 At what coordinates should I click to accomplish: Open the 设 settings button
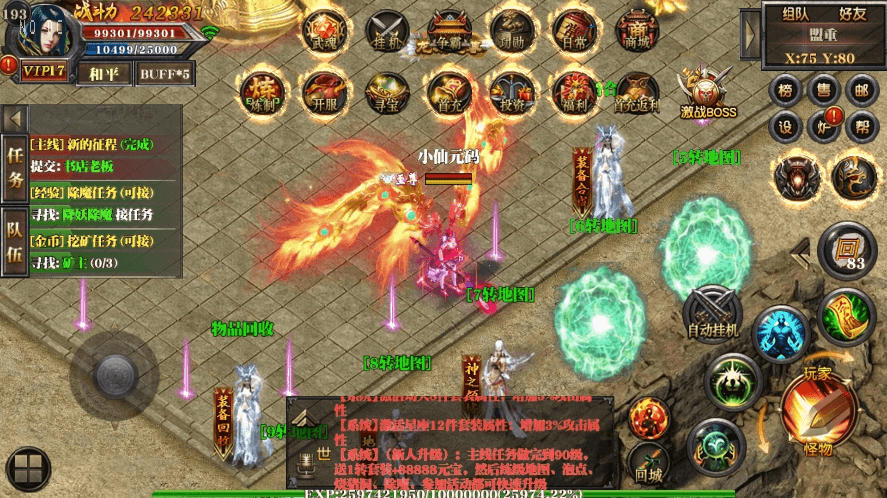pyautogui.click(x=786, y=128)
